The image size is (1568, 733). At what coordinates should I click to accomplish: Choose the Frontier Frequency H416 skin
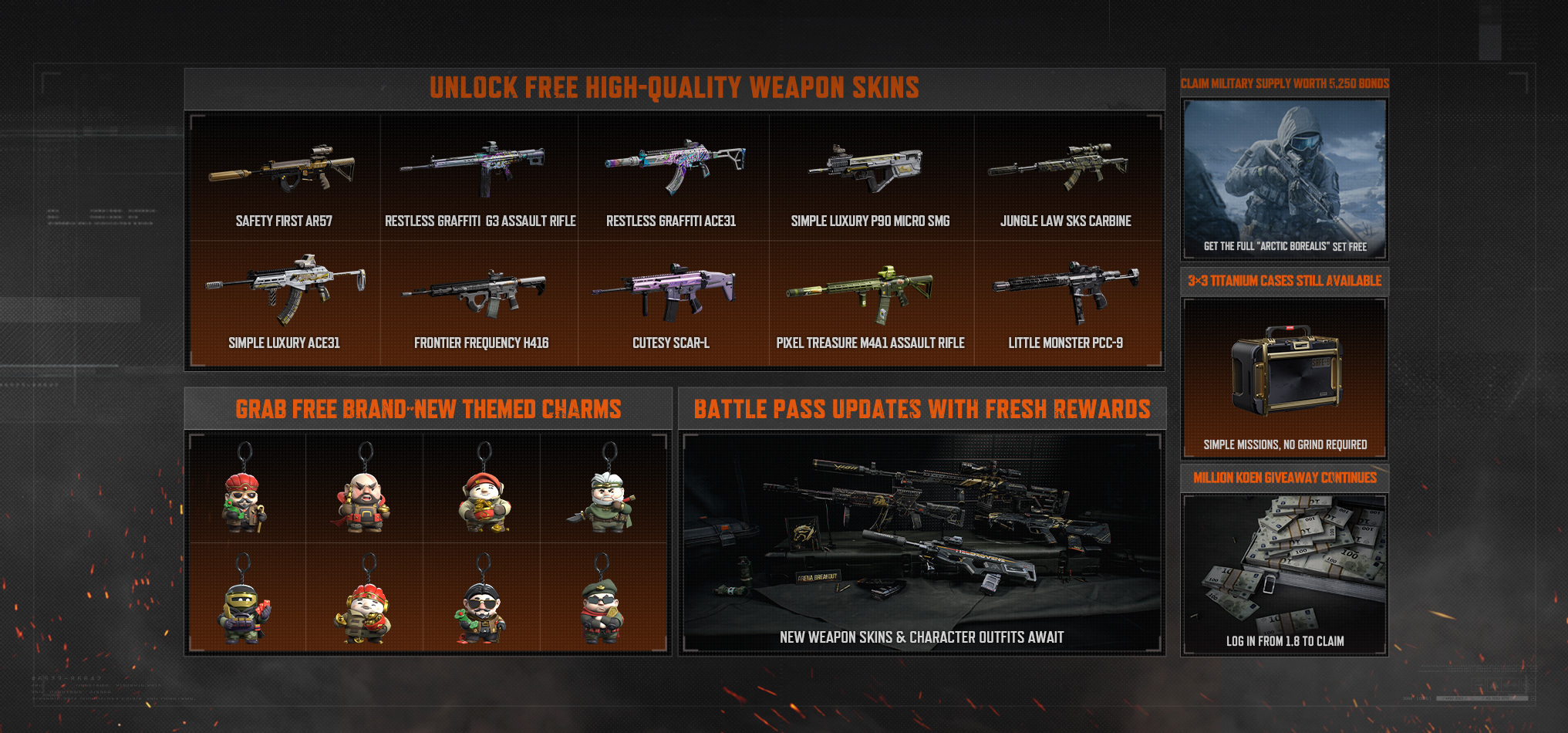480,301
